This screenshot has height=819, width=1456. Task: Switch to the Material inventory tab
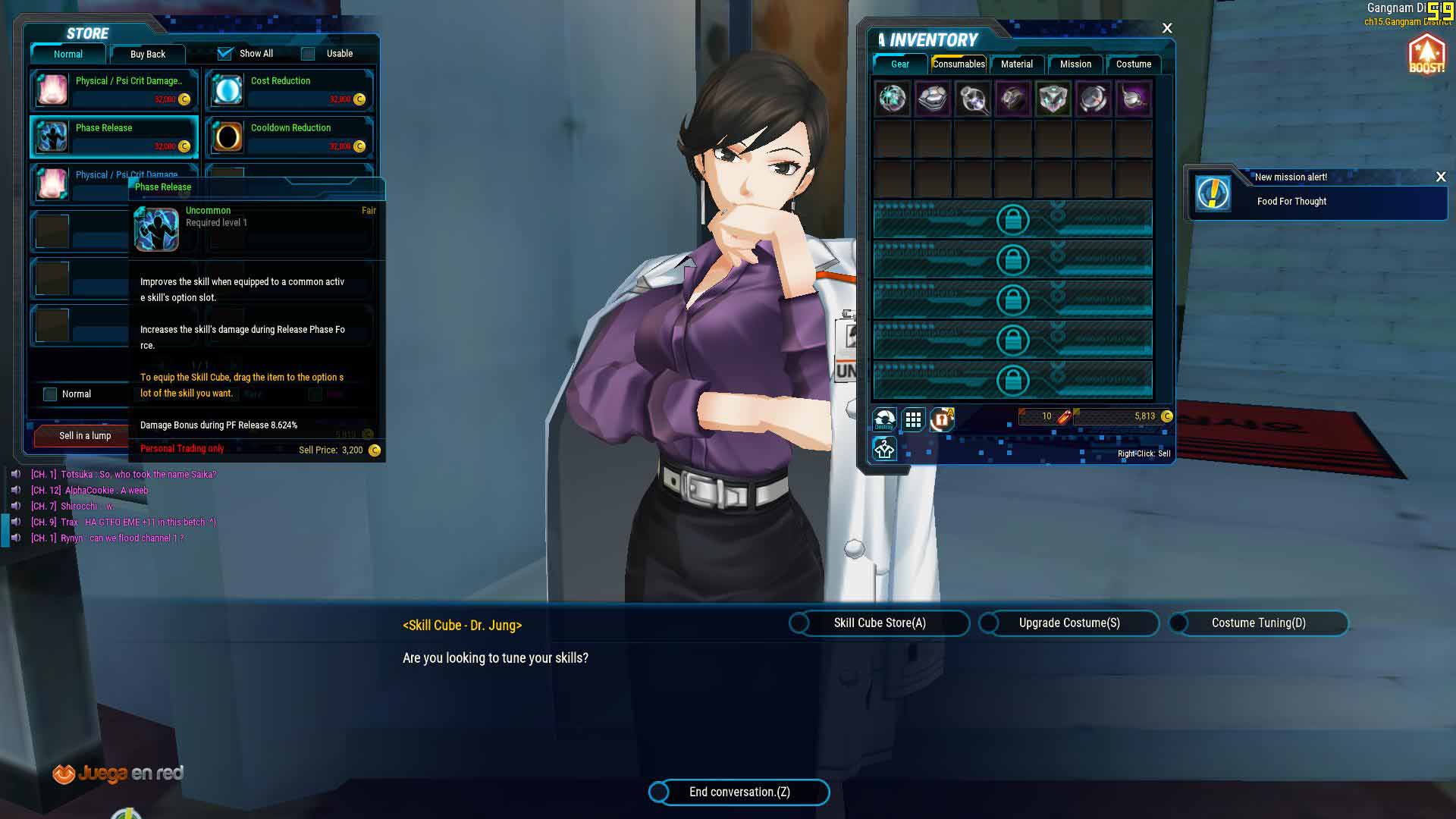click(x=1016, y=64)
